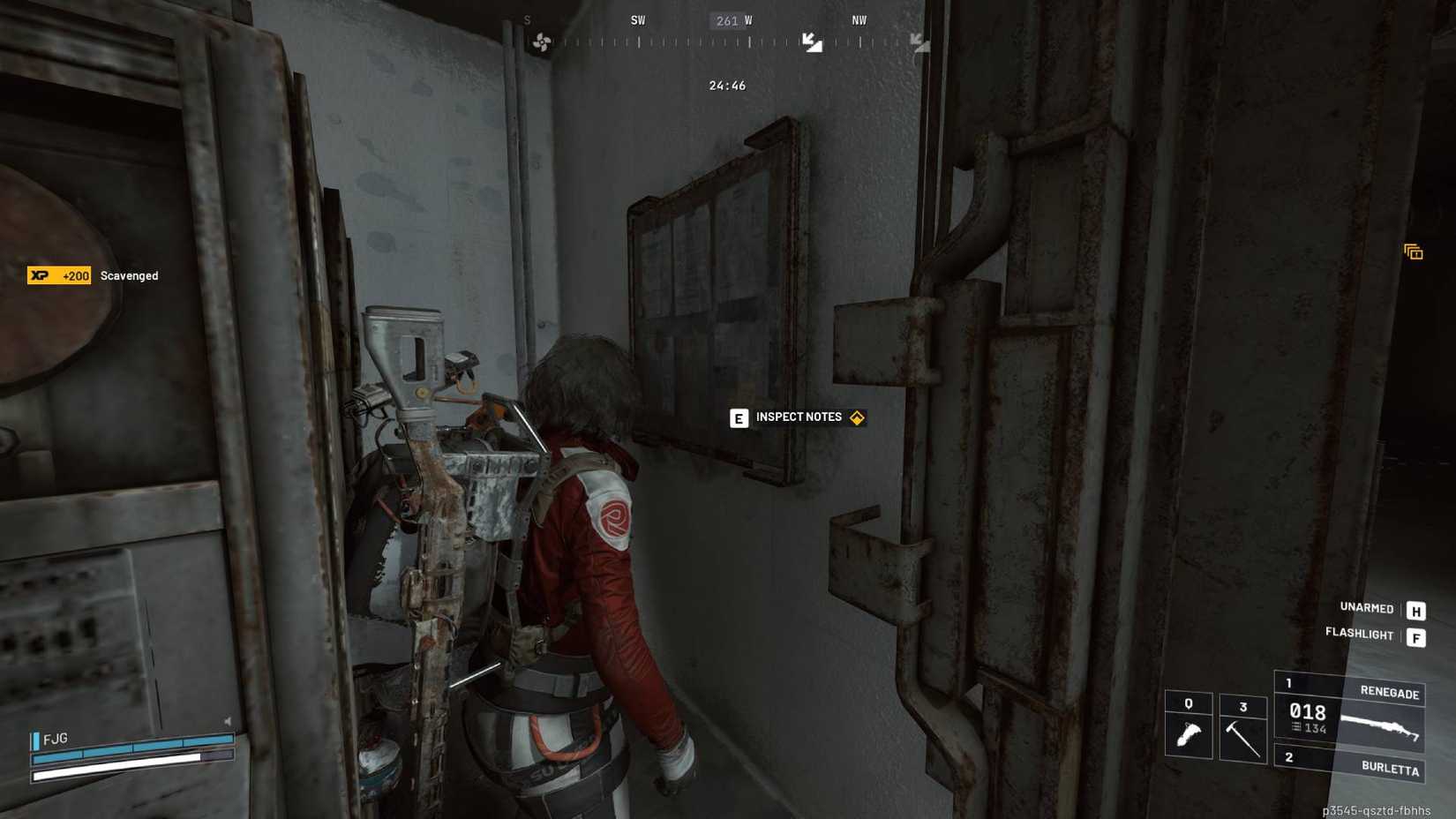Image resolution: width=1456 pixels, height=819 pixels.
Task: Toggle Unarmed mode via the H prompt
Action: tap(1415, 609)
